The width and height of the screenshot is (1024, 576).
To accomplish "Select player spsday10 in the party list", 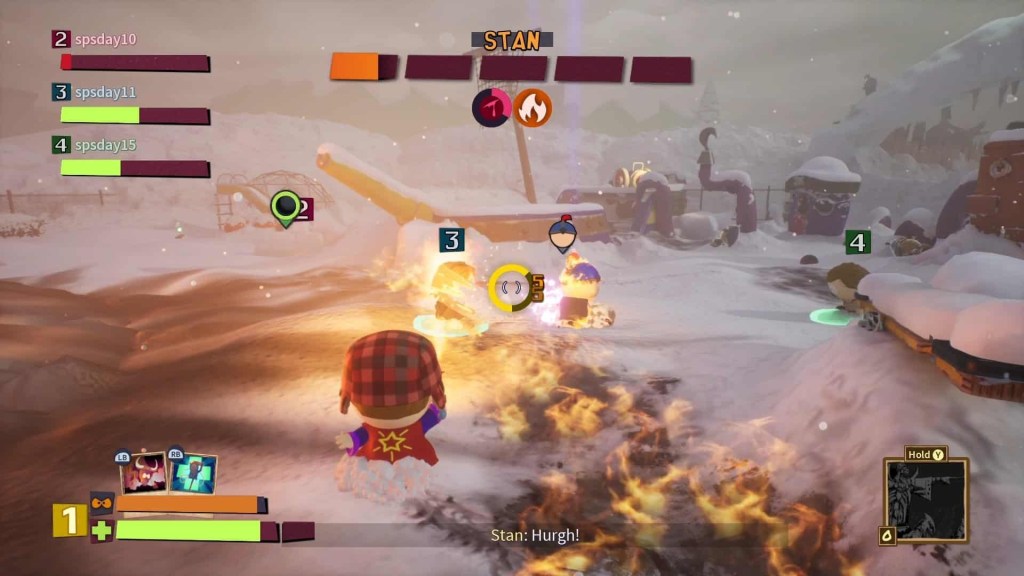I will click(x=106, y=39).
